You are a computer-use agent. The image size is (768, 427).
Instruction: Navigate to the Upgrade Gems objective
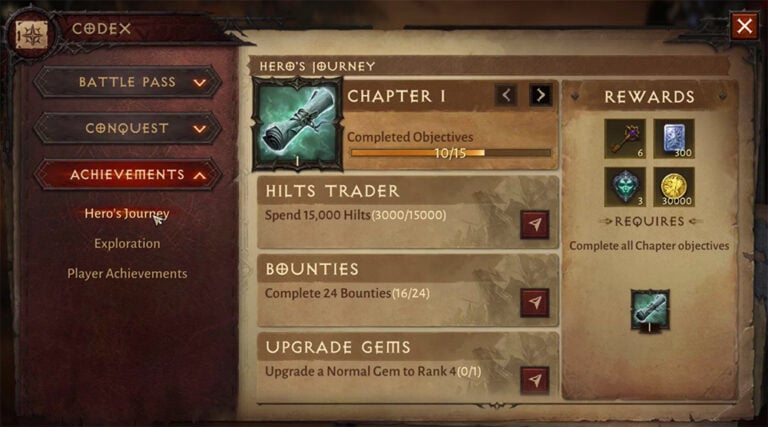[535, 380]
